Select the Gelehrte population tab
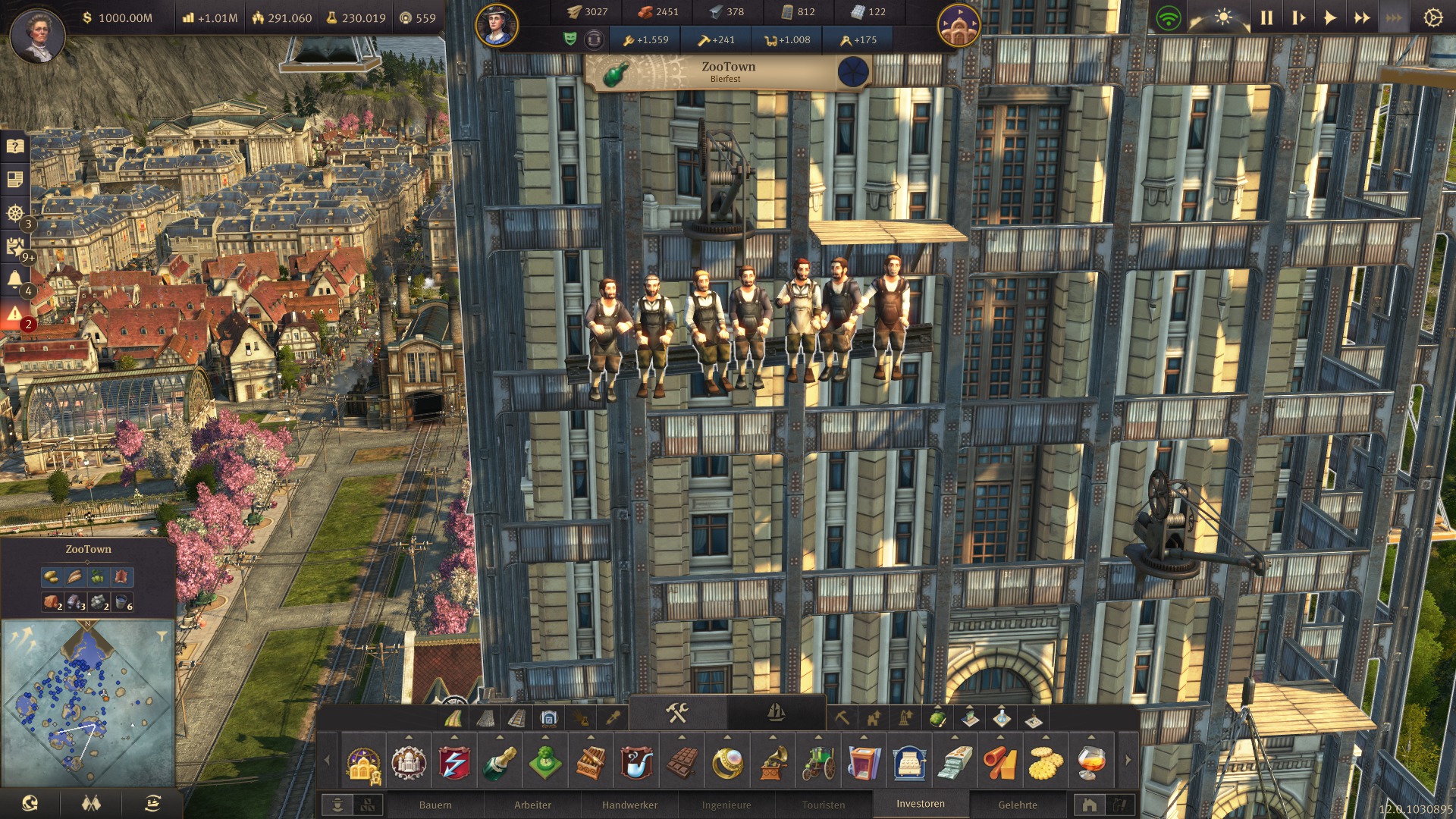The width and height of the screenshot is (1456, 819). coord(1018,805)
